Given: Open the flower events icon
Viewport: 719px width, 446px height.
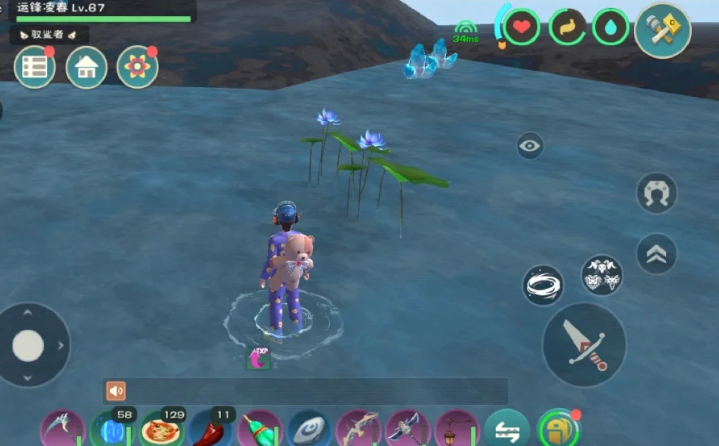Looking at the screenshot, I should 137,67.
